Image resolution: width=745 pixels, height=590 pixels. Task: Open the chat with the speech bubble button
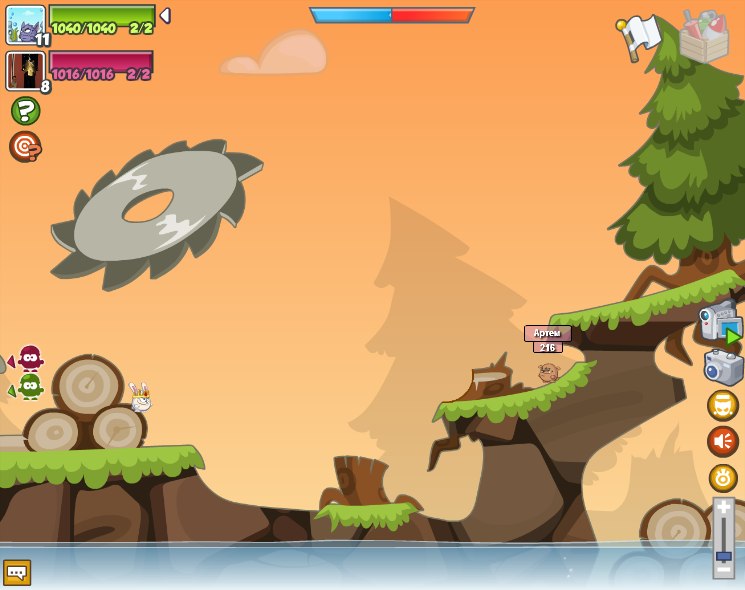17,572
